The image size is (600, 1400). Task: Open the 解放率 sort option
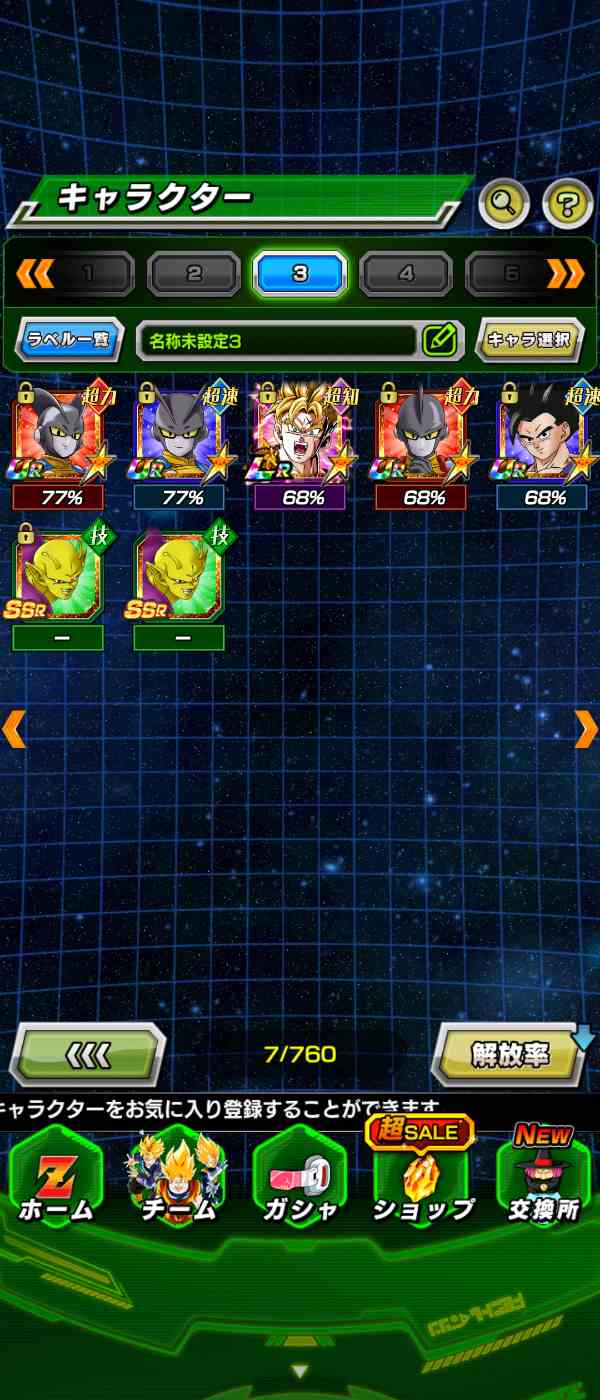(x=510, y=1055)
